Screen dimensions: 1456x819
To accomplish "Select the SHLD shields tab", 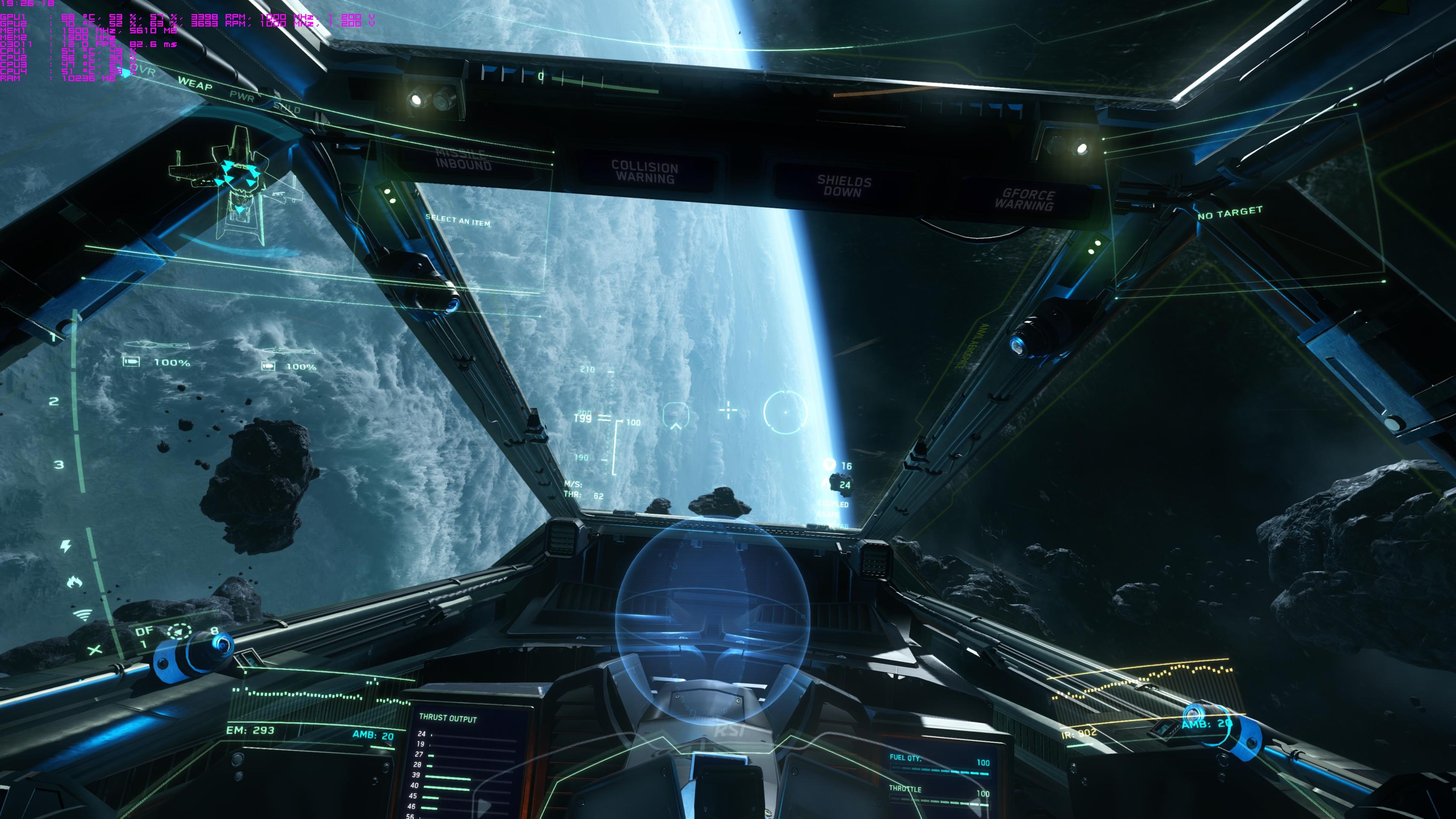I will pos(287,107).
